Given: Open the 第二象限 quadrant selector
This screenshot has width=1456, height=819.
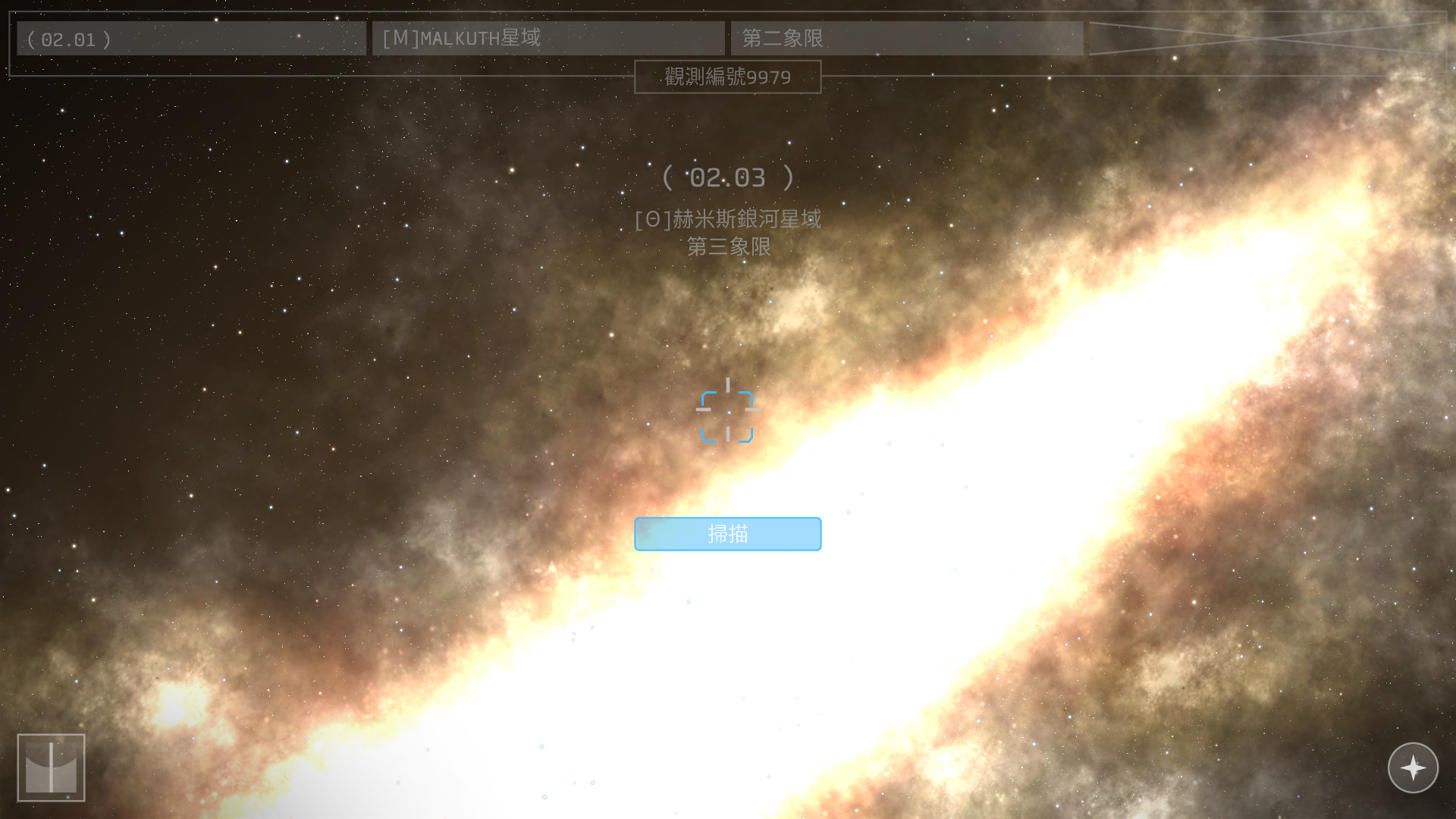Looking at the screenshot, I should [x=907, y=38].
